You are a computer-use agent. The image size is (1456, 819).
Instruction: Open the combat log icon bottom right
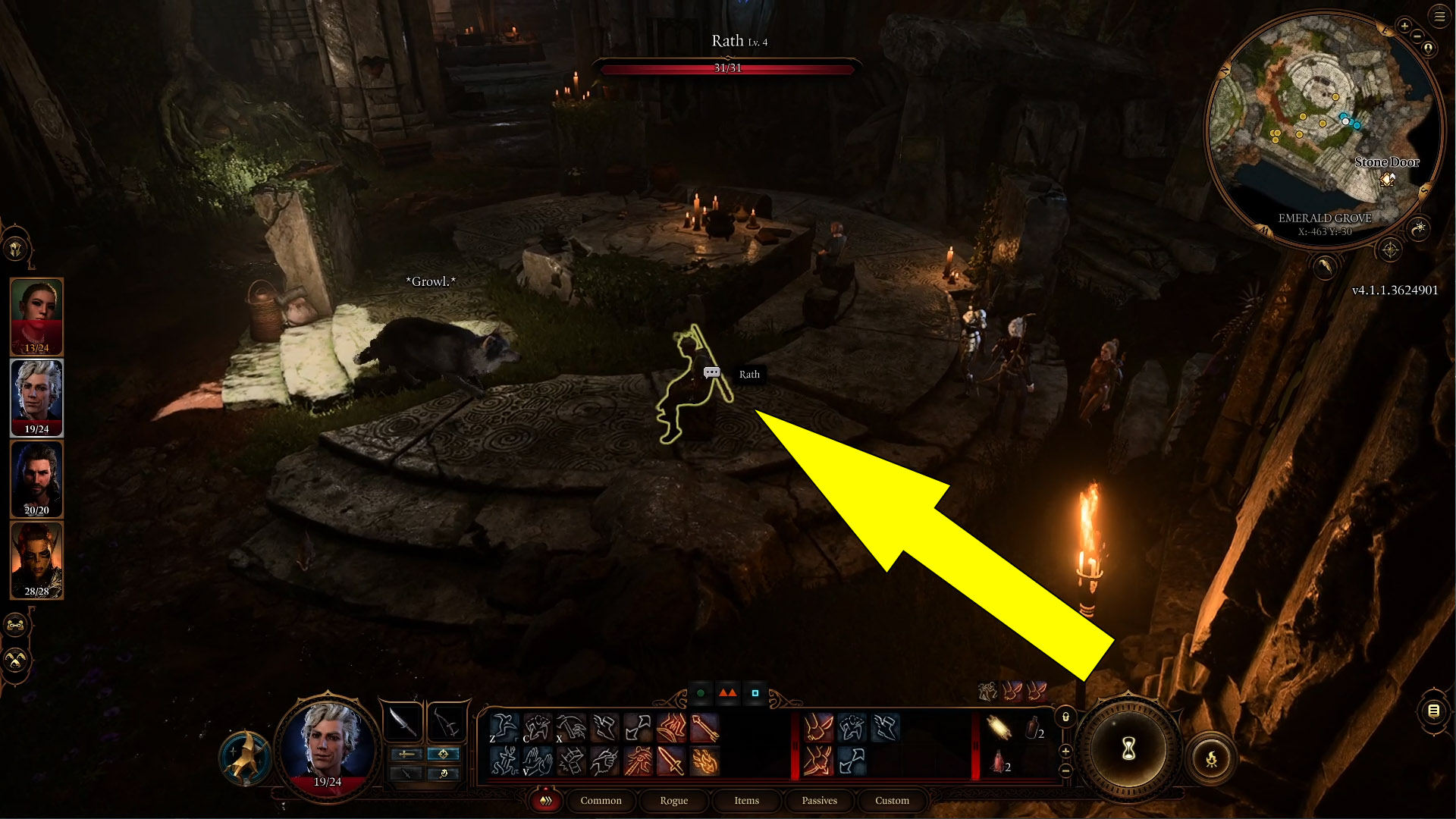[x=1436, y=711]
